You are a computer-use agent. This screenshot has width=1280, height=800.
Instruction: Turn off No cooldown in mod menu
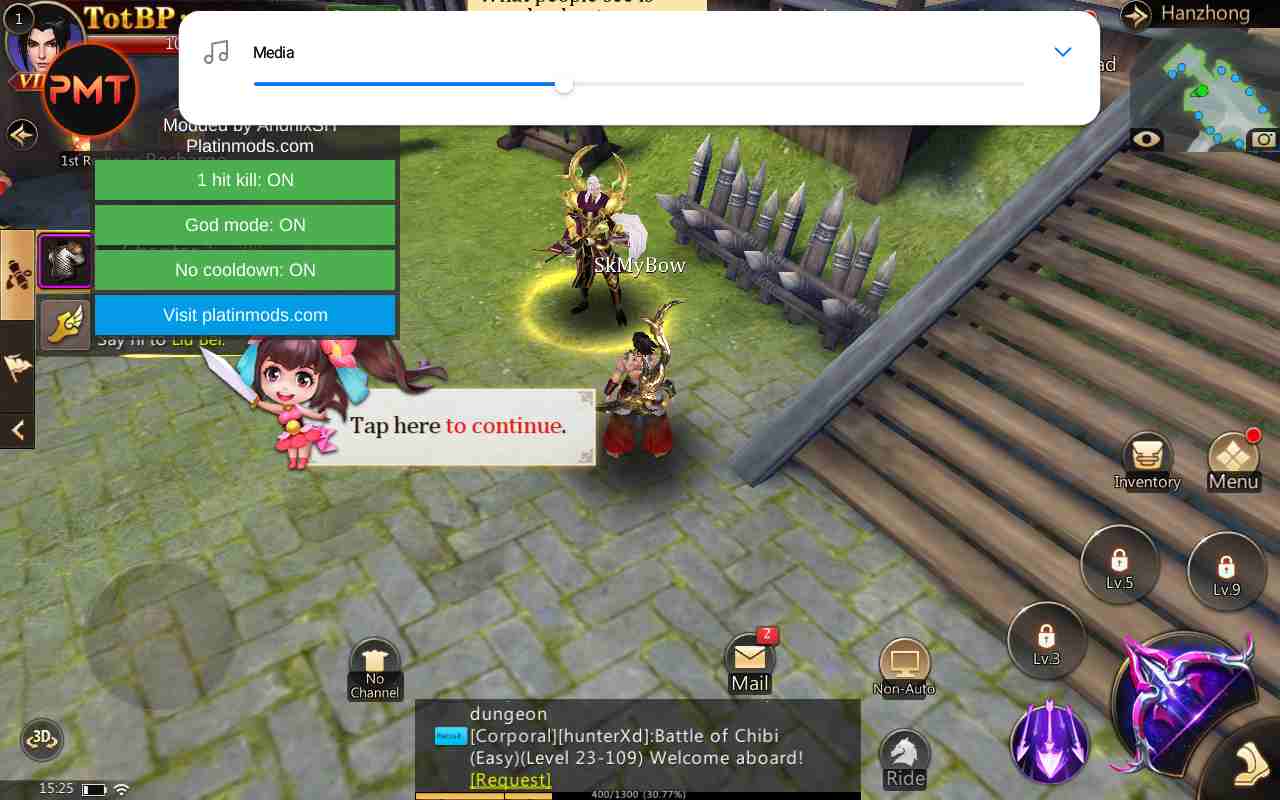245,270
